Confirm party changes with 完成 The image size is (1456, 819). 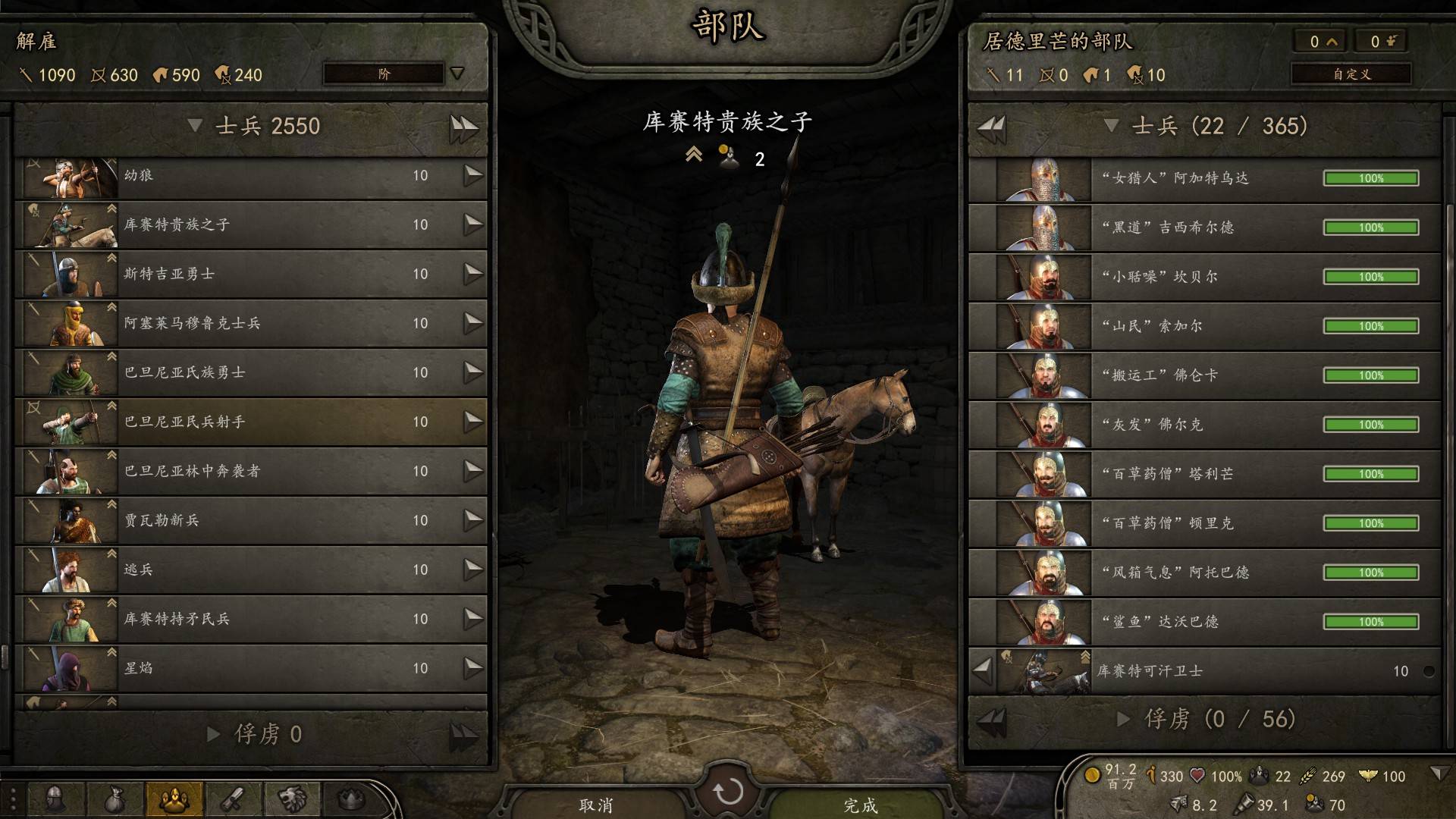860,804
